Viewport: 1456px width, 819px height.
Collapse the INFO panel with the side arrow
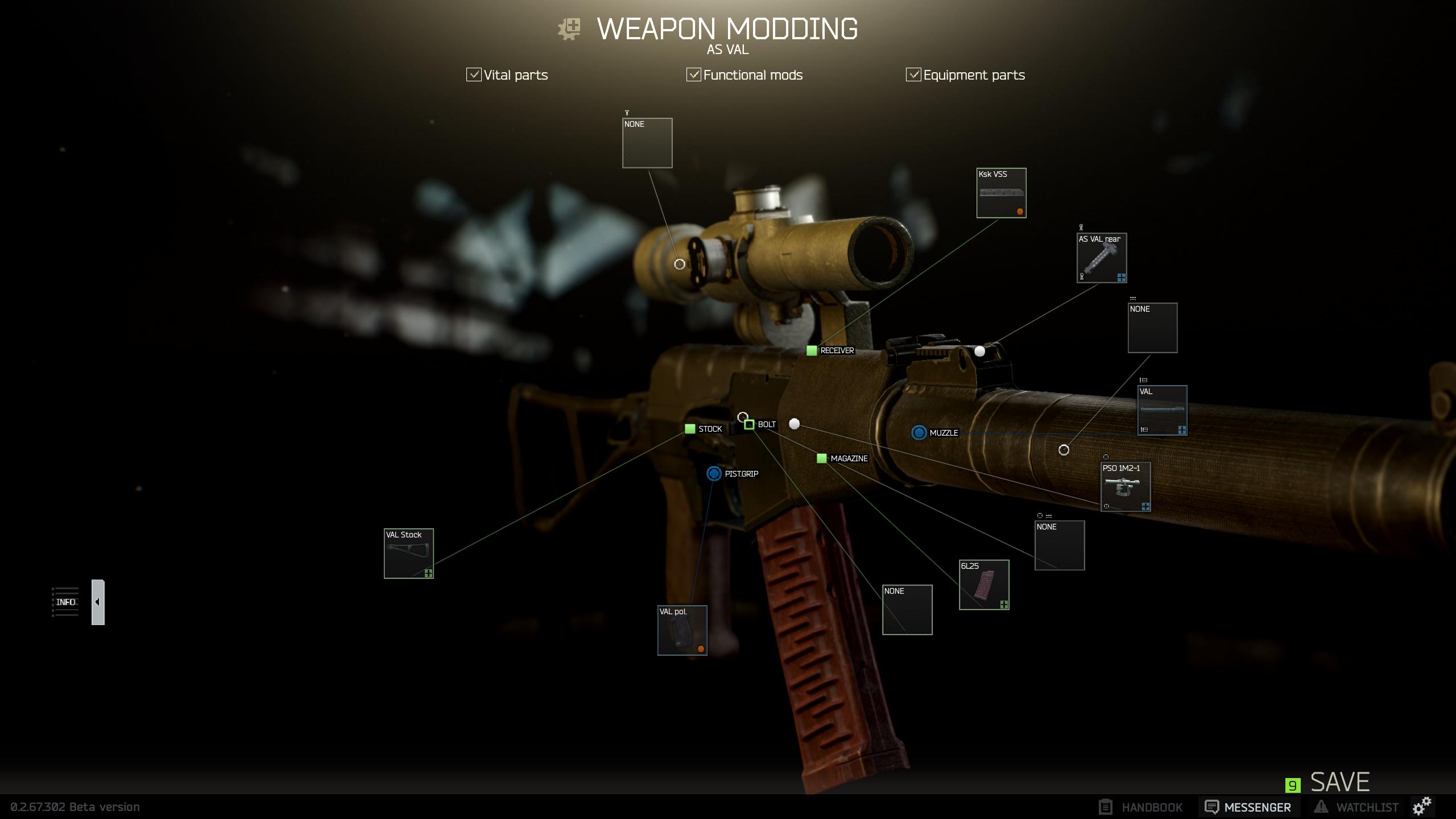pyautogui.click(x=97, y=601)
